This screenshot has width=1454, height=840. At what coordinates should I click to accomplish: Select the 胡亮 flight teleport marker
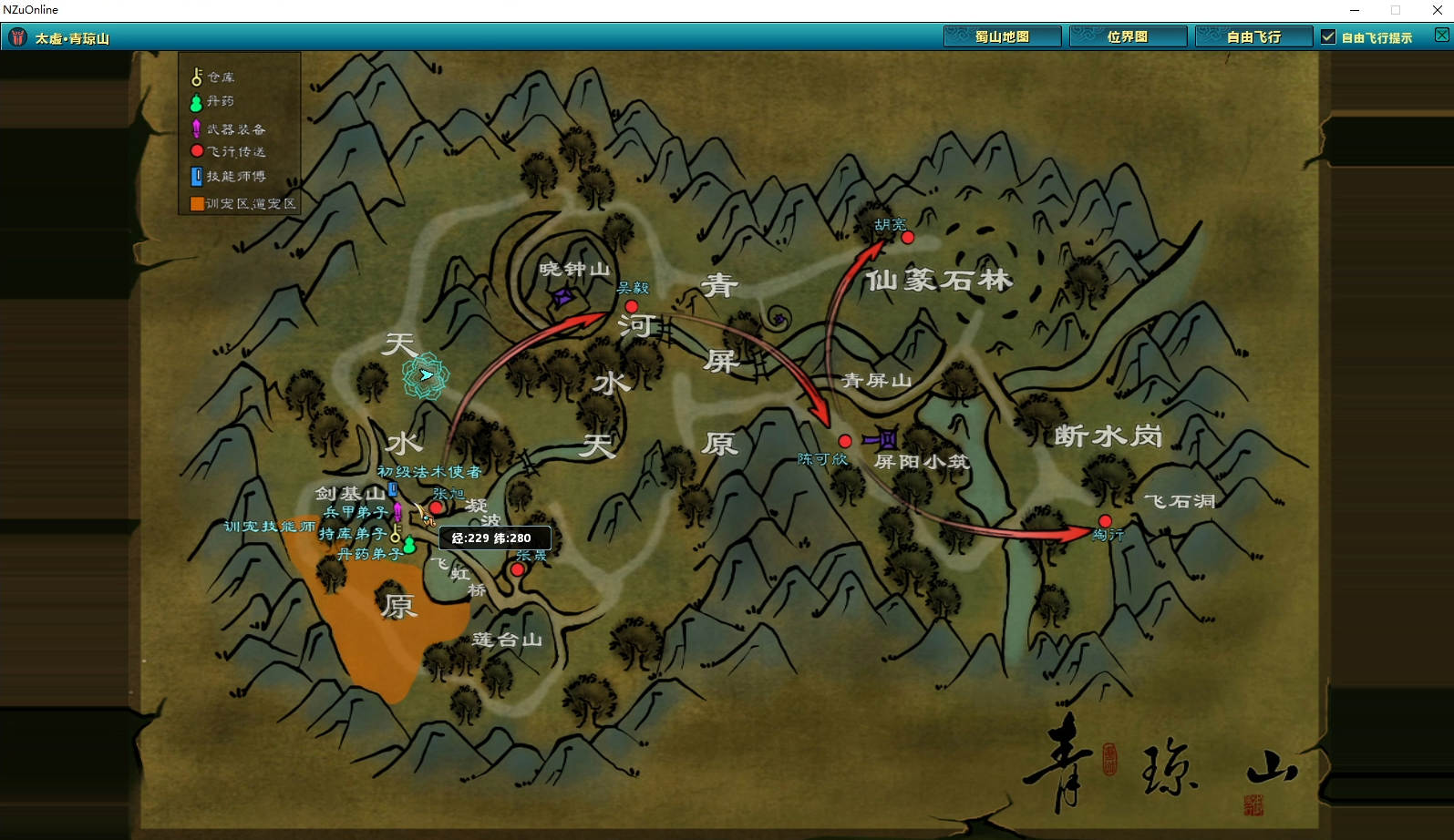tap(907, 238)
